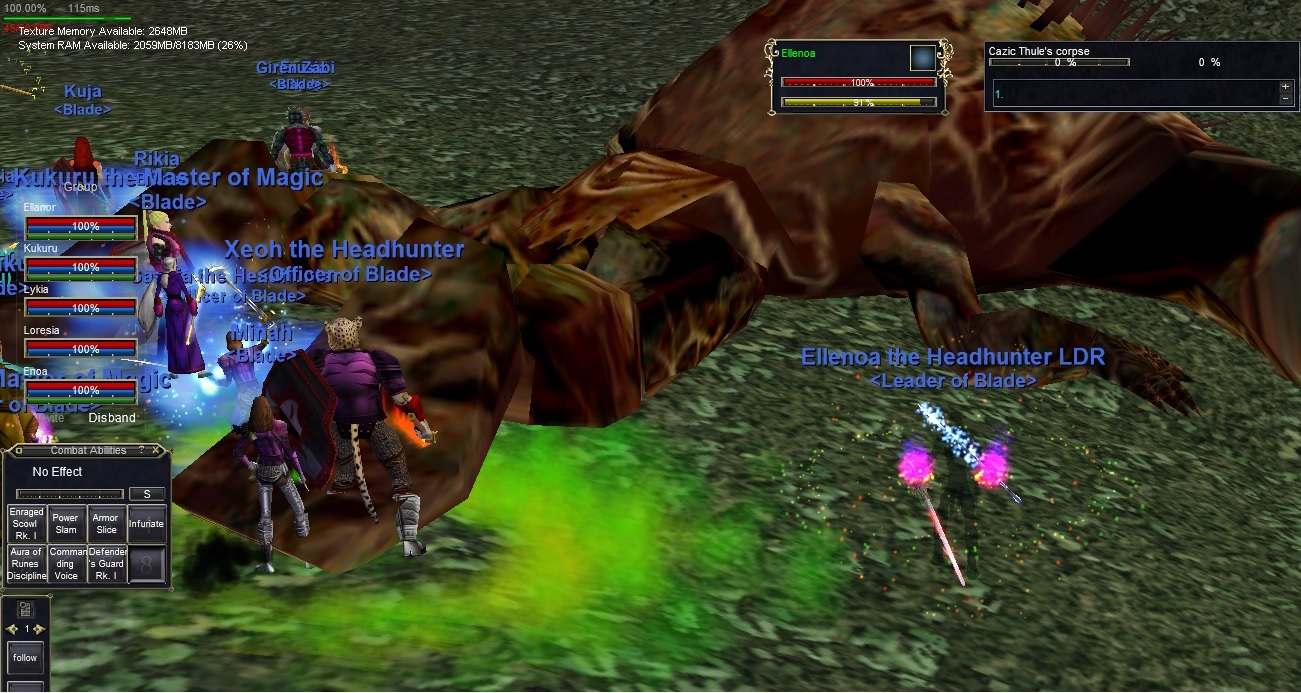This screenshot has height=693, width=1301.
Task: Use the Power Slam combat ability
Action: pos(66,524)
